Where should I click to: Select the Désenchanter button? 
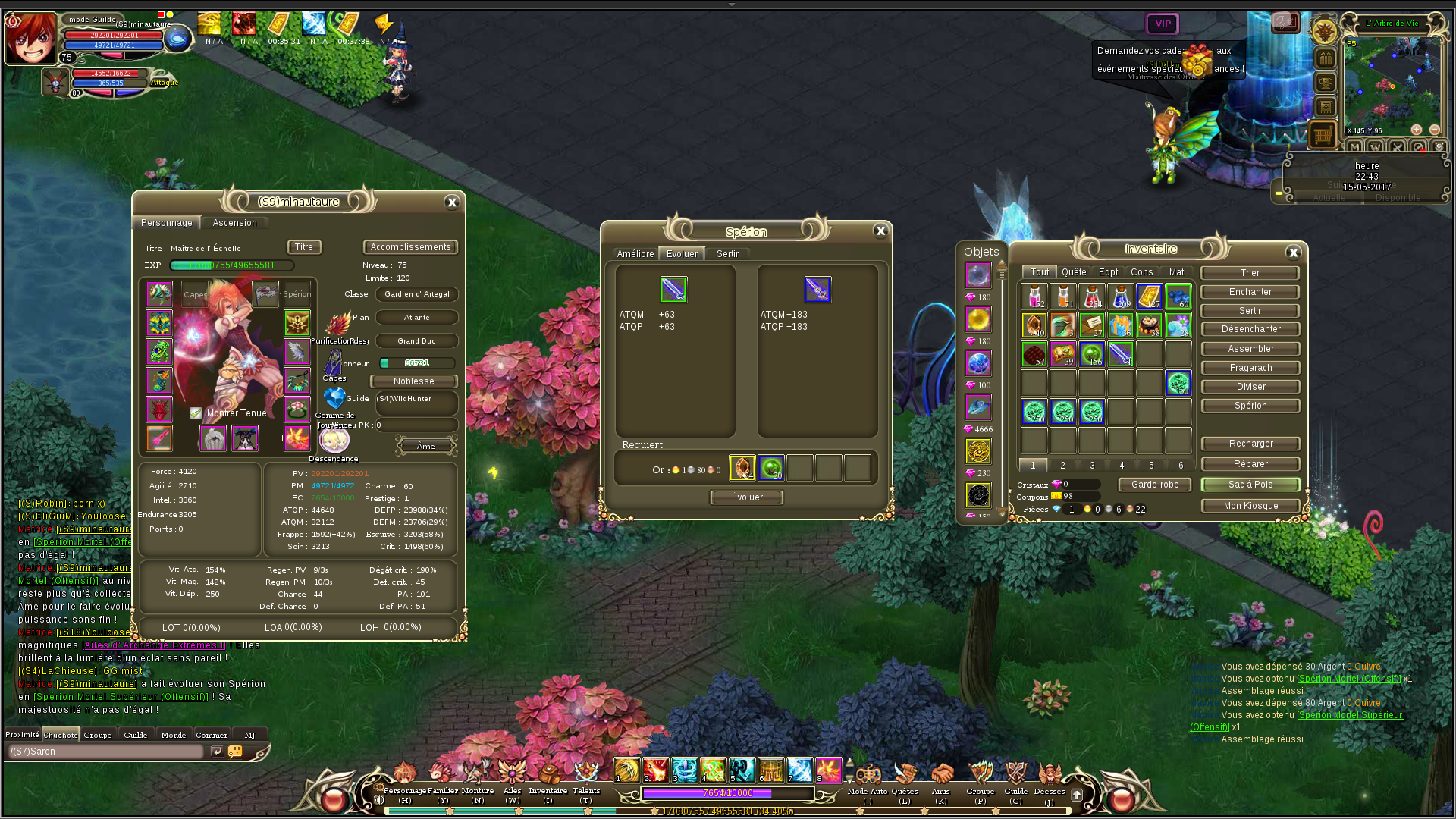[x=1250, y=329]
